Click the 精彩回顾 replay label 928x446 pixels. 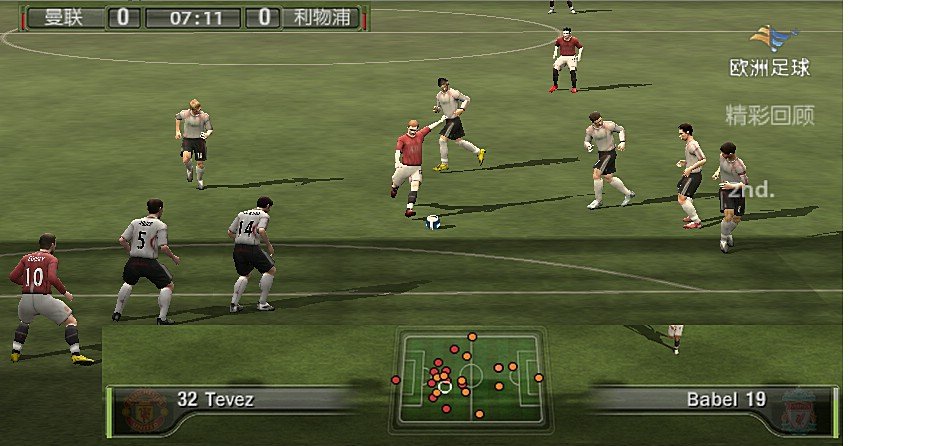pos(769,115)
